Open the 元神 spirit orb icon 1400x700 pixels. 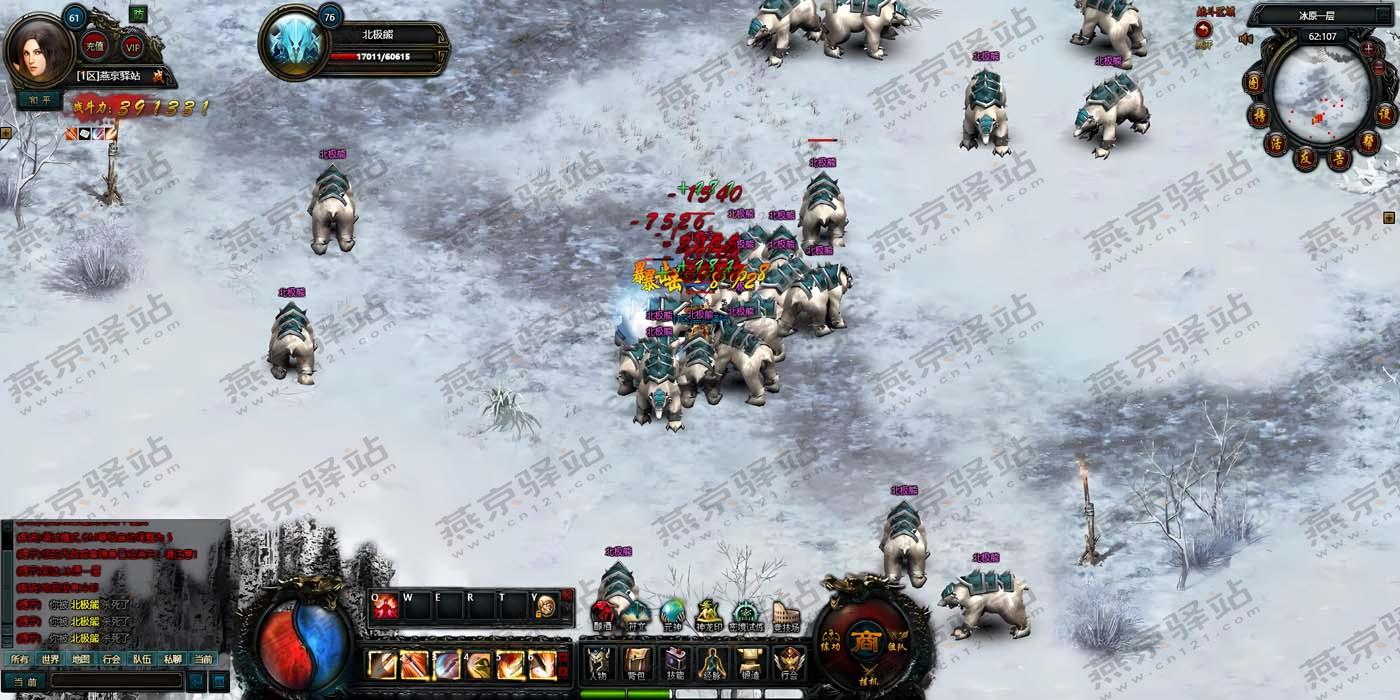tap(672, 612)
